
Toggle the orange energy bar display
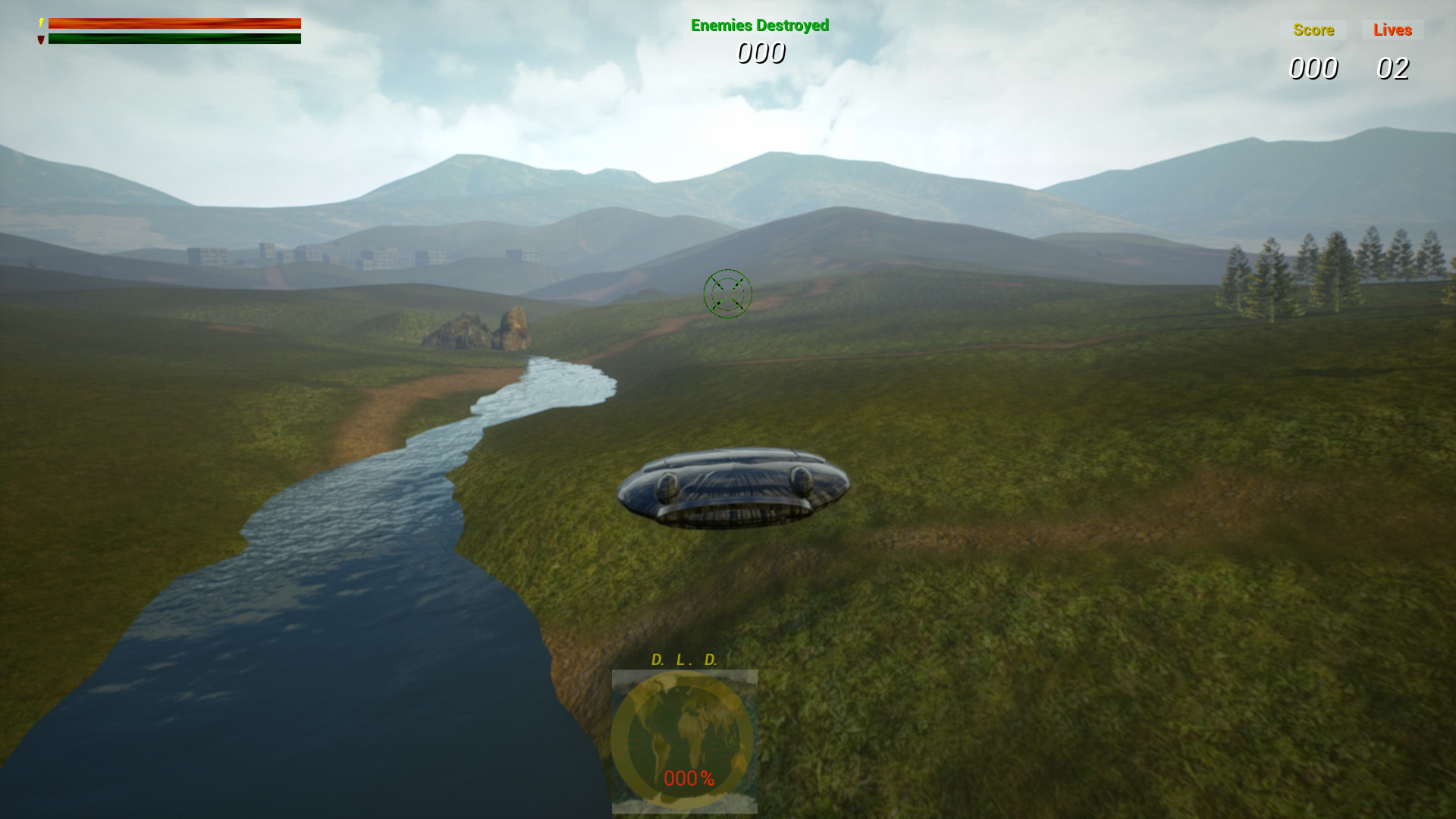point(174,23)
